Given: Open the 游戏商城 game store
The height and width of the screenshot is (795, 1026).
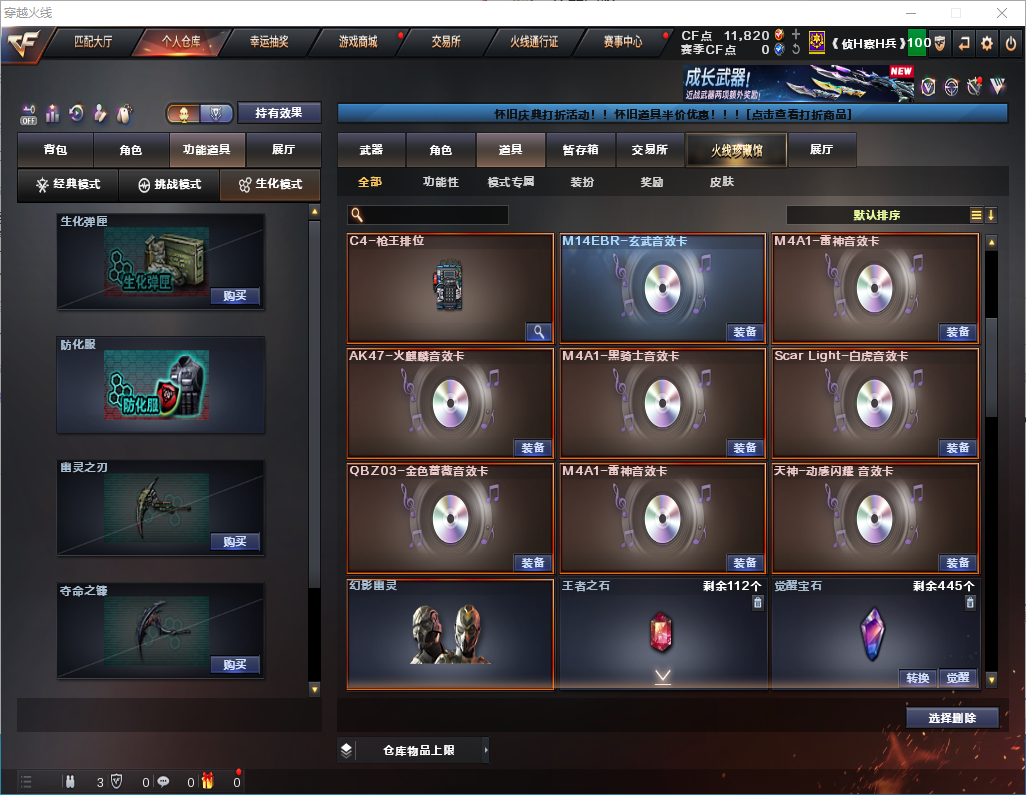Looking at the screenshot, I should point(358,42).
